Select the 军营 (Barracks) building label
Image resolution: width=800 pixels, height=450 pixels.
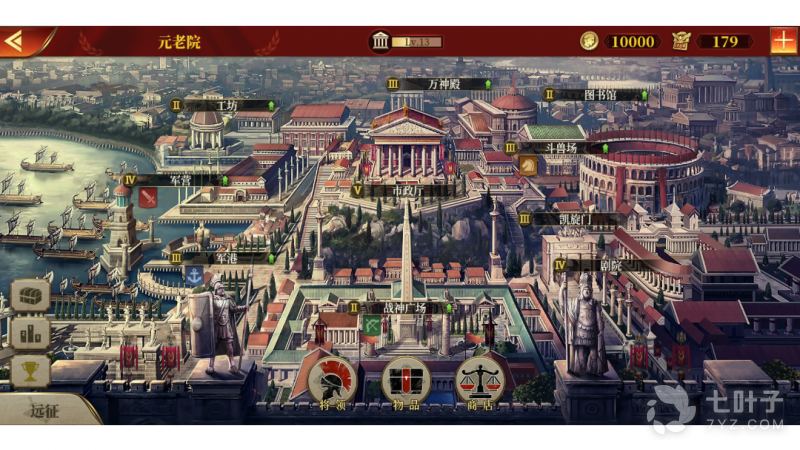point(180,180)
